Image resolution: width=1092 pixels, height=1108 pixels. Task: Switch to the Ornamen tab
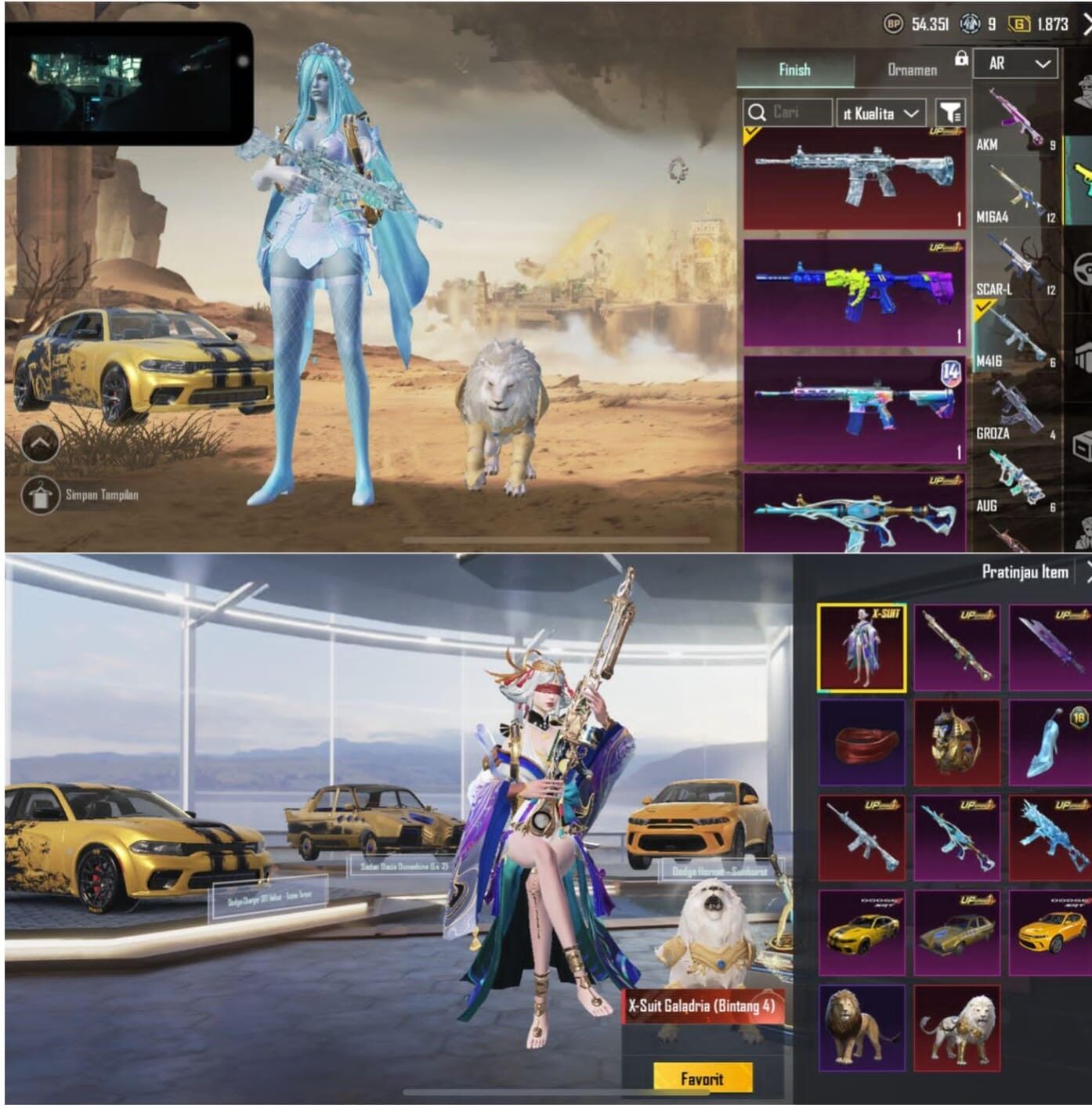[913, 69]
